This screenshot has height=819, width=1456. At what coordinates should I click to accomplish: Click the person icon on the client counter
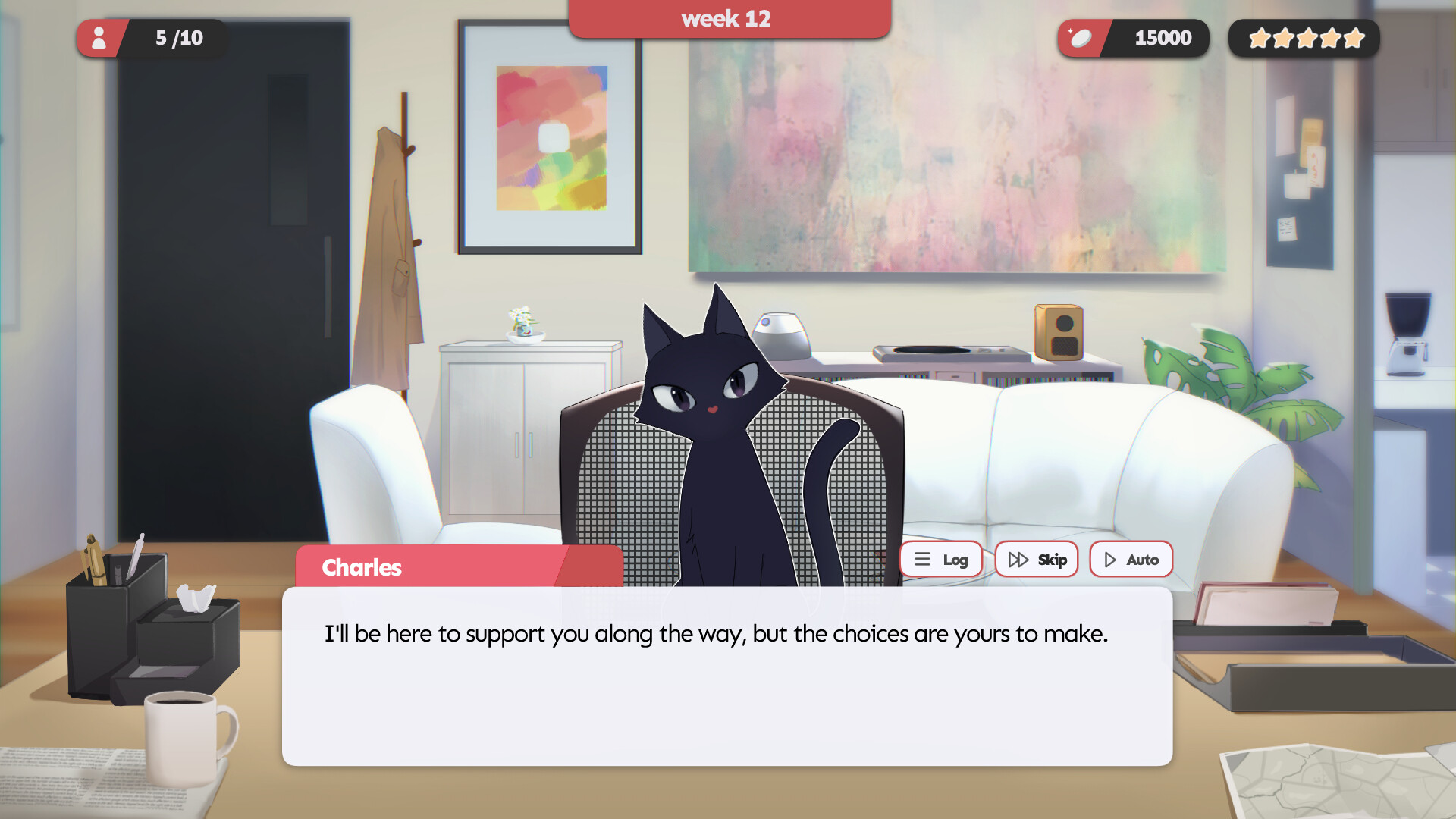(x=99, y=38)
